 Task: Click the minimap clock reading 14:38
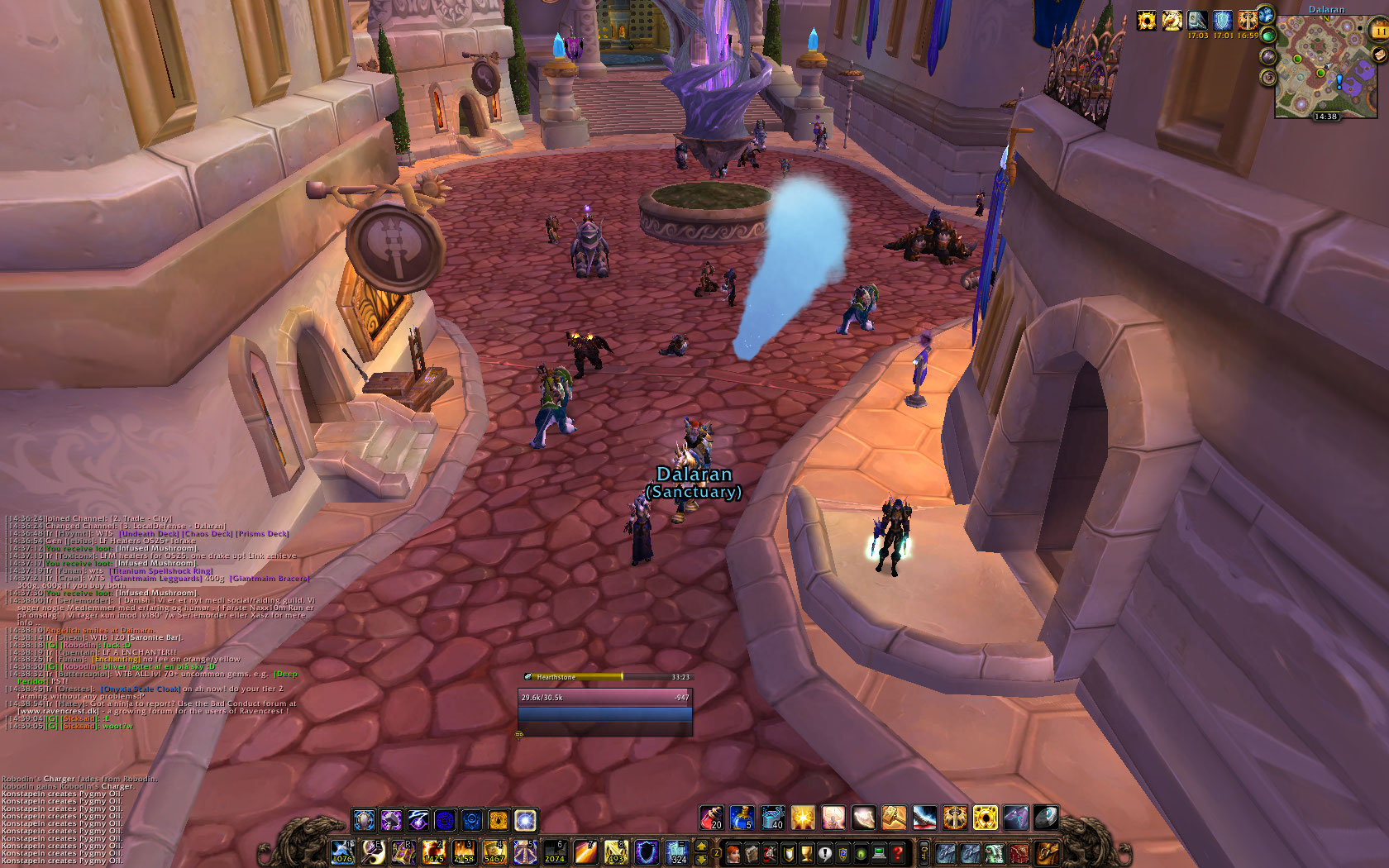(1325, 117)
